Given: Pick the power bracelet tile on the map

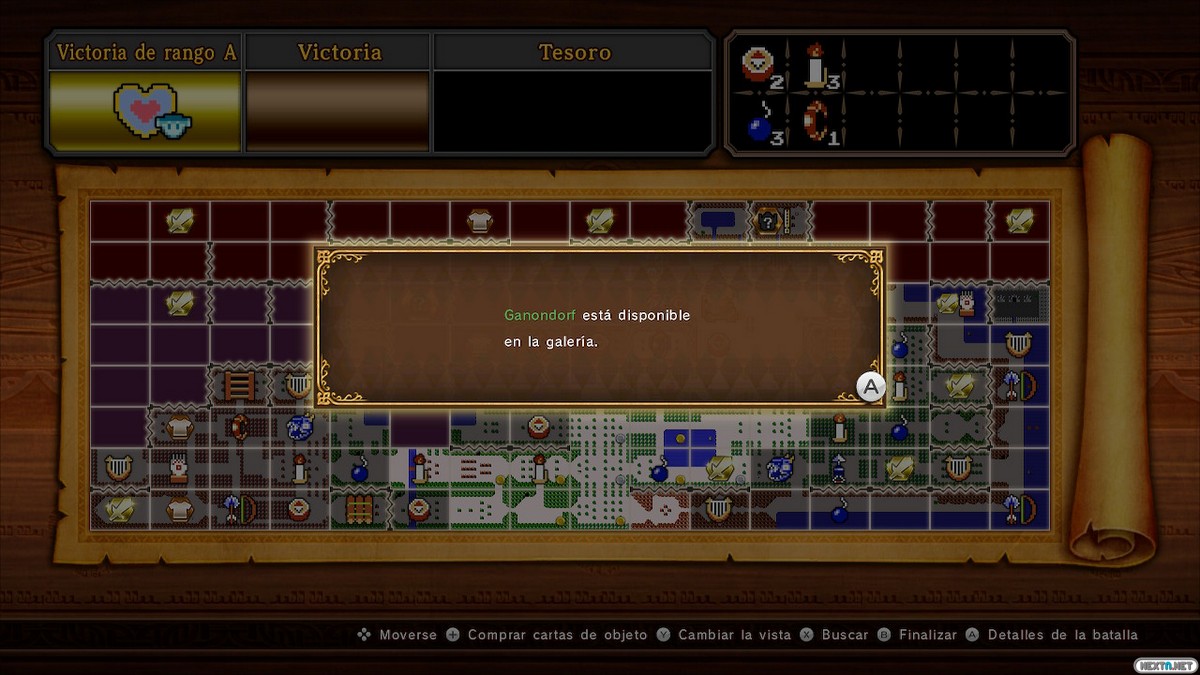Looking at the screenshot, I should coord(239,427).
